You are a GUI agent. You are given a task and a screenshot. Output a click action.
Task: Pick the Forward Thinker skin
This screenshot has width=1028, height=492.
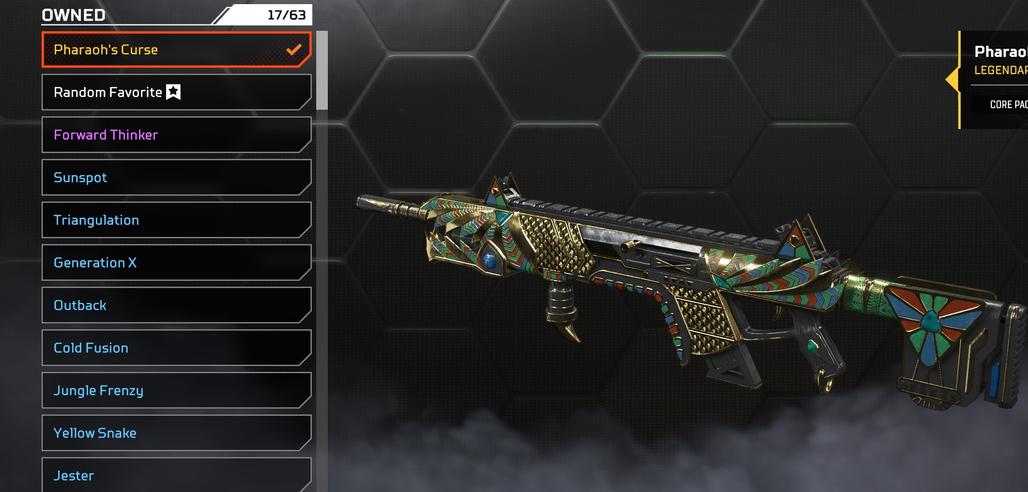coord(176,135)
